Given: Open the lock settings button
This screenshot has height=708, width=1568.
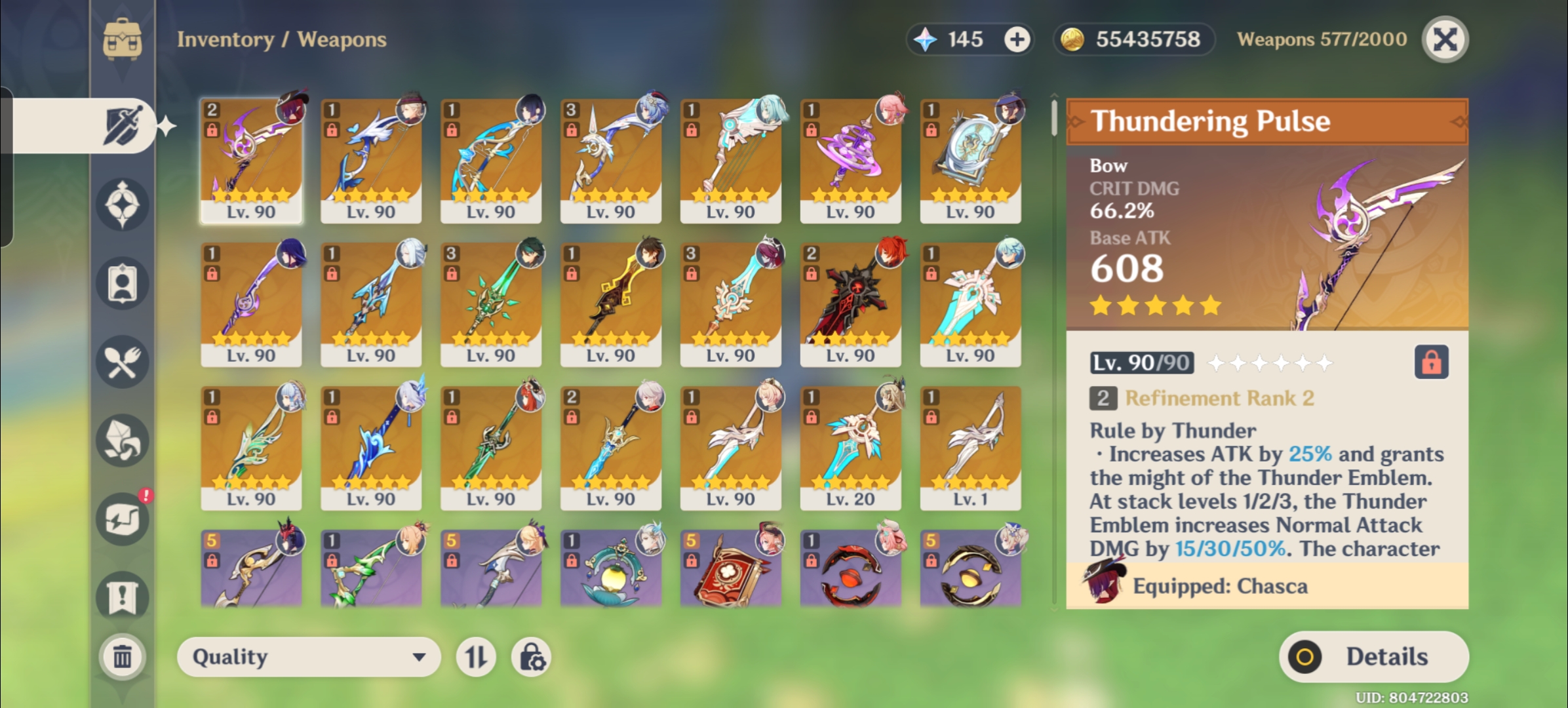Looking at the screenshot, I should point(531,657).
